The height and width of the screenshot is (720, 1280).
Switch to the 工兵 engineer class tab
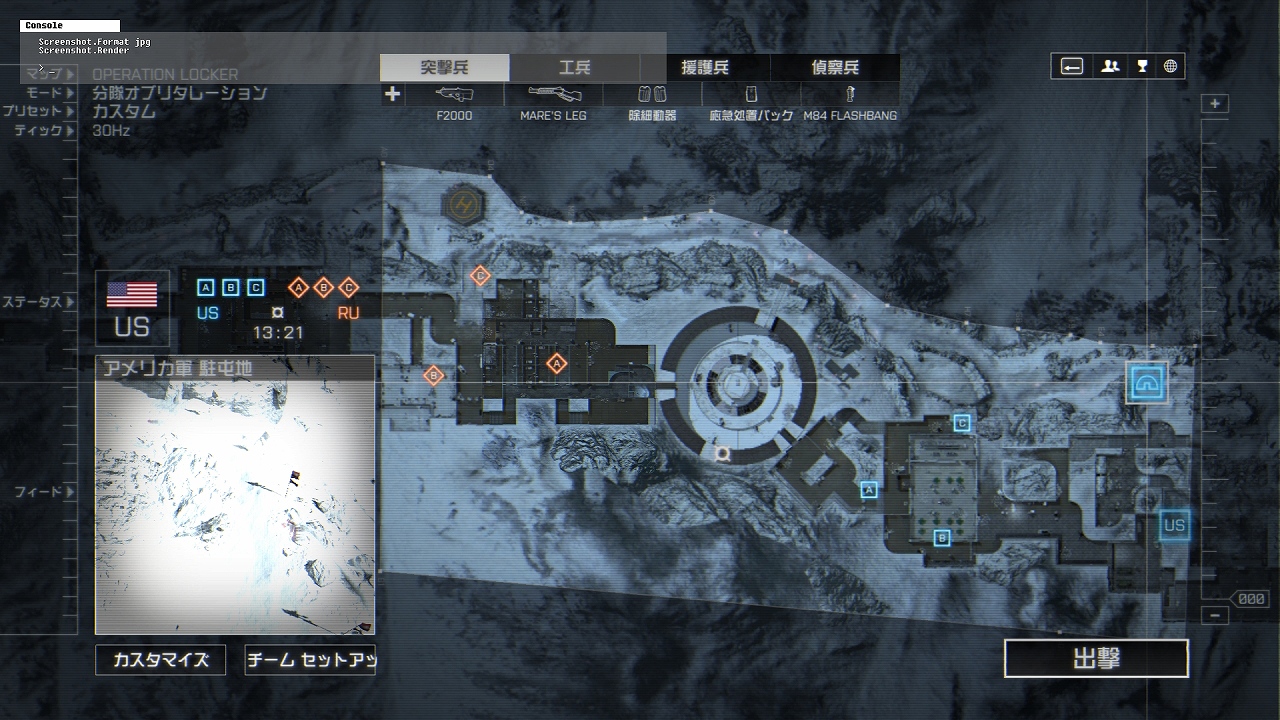tap(574, 68)
